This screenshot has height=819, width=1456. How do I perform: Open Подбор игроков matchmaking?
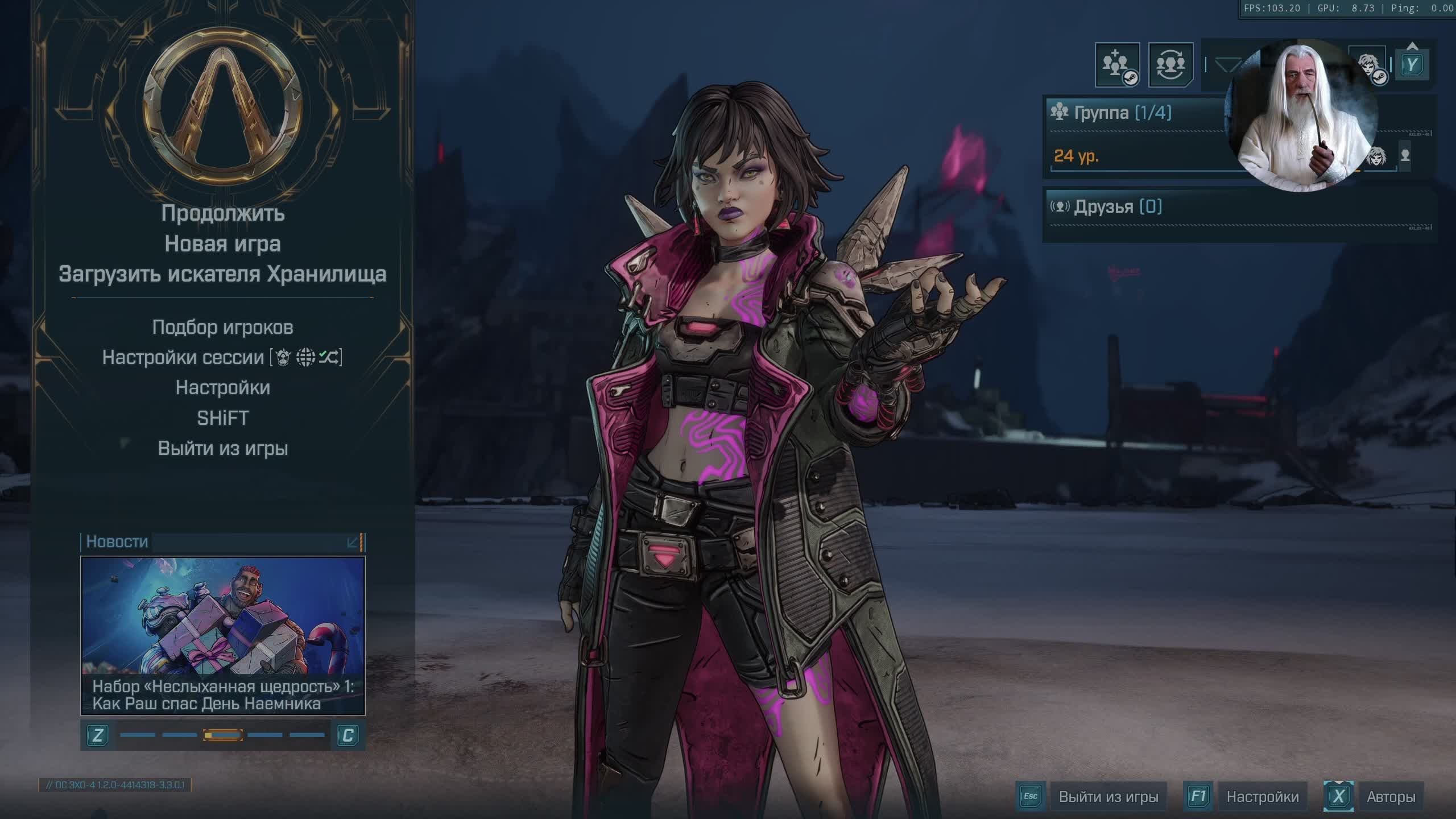point(222,328)
